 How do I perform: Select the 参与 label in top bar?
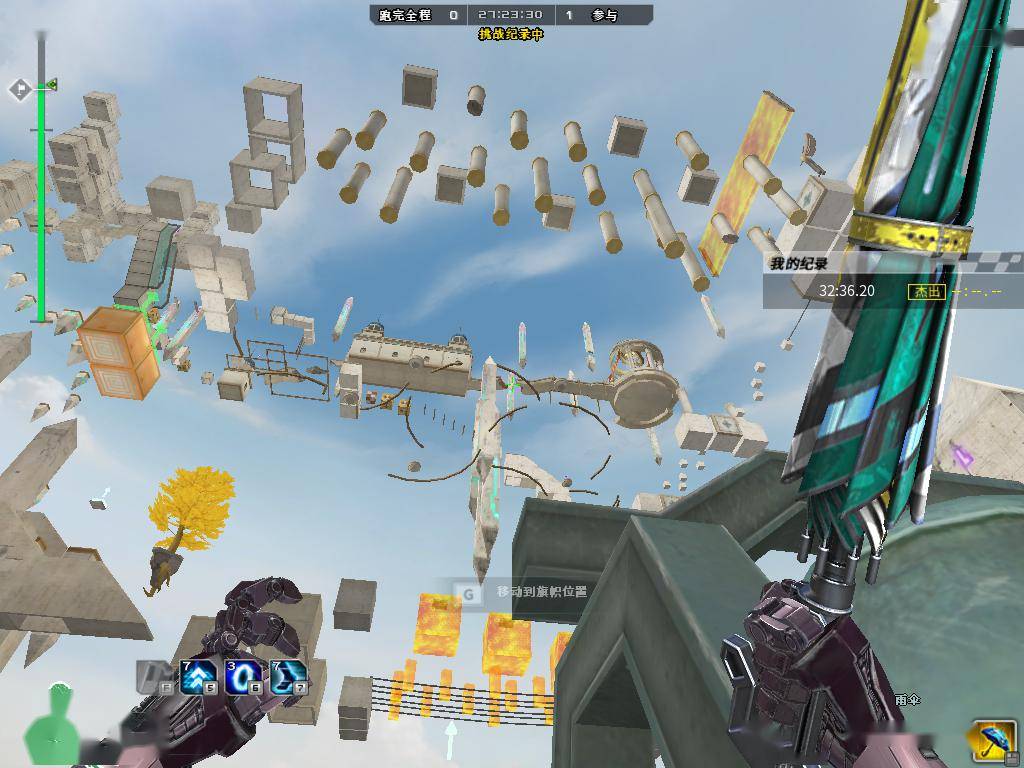(x=605, y=15)
